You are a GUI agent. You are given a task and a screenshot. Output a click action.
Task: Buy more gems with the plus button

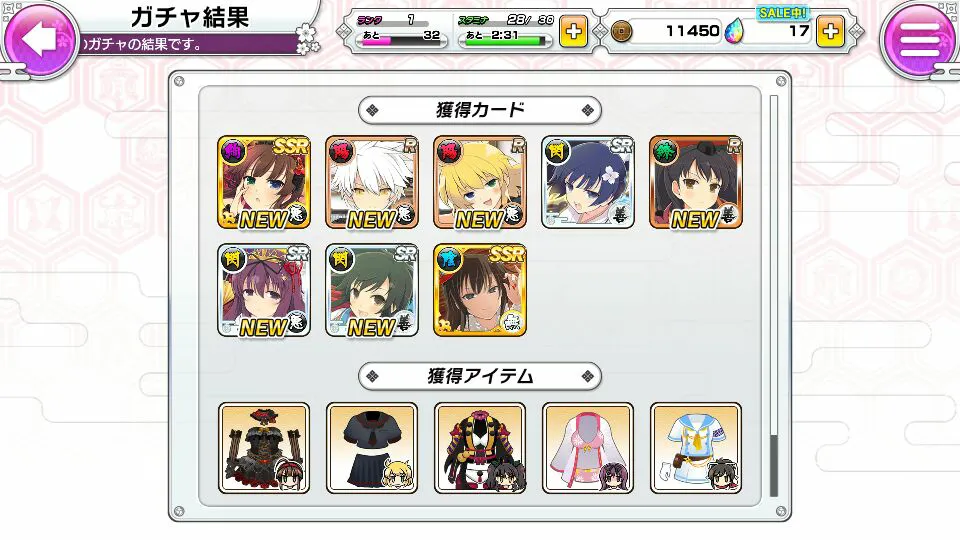pos(829,31)
